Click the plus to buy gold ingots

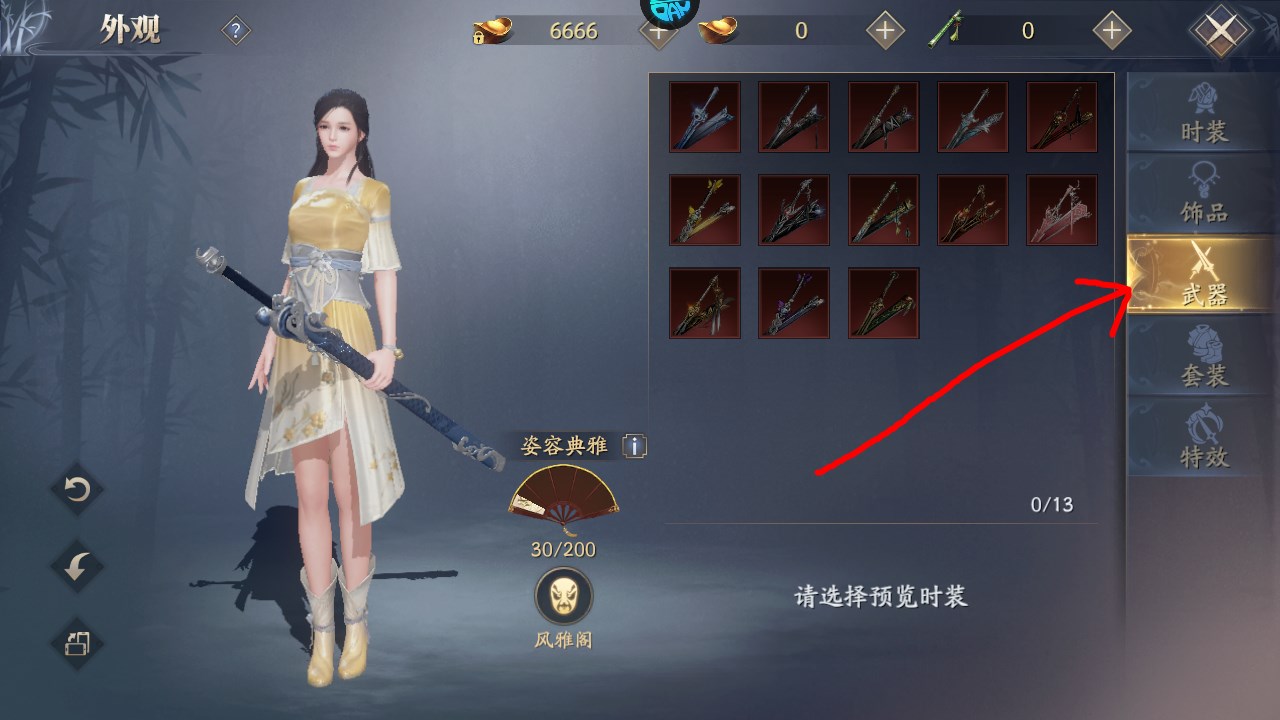click(x=657, y=31)
